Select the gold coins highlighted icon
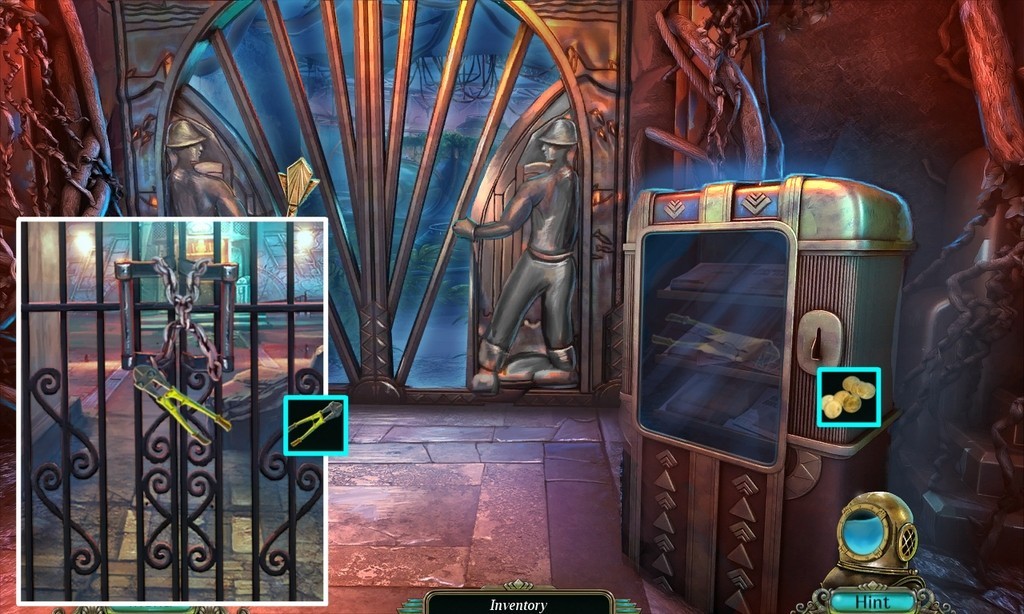 click(848, 396)
